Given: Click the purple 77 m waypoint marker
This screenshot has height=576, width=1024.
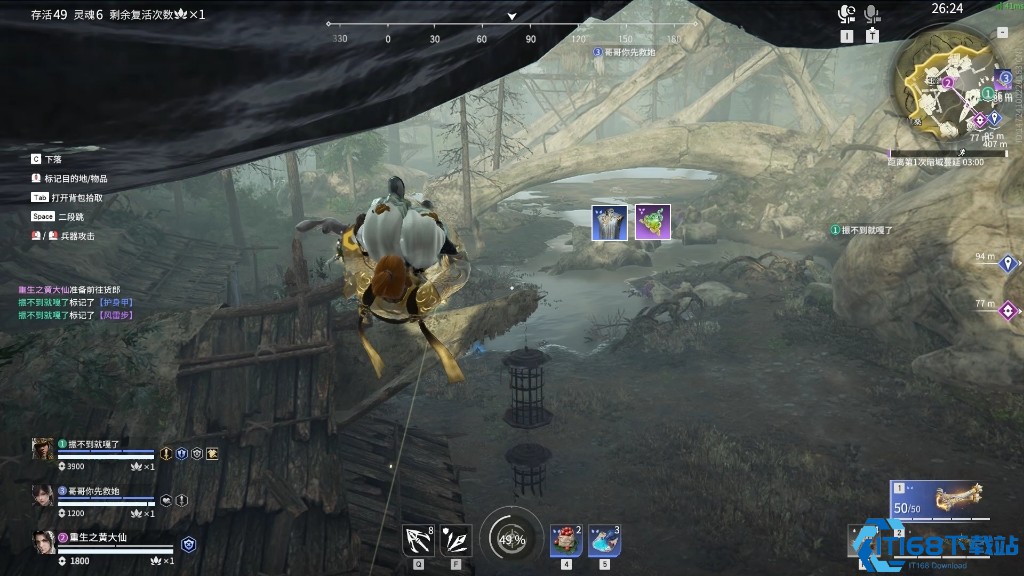Looking at the screenshot, I should click(x=1009, y=310).
